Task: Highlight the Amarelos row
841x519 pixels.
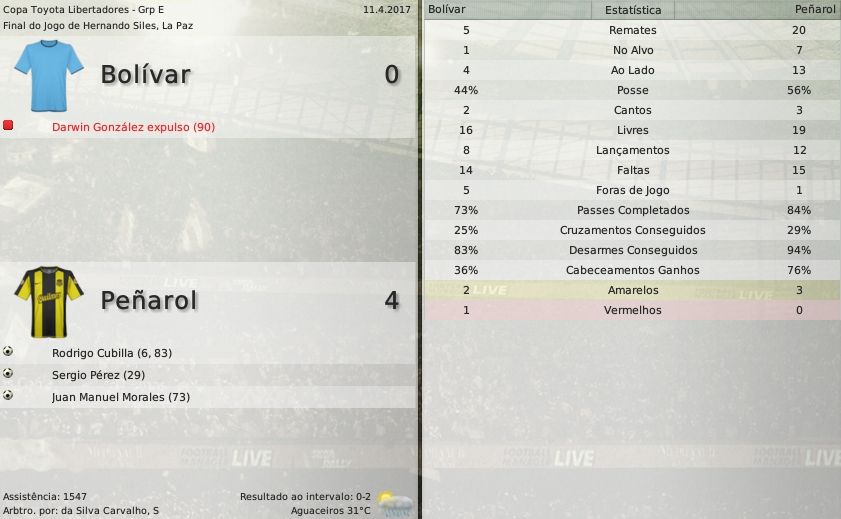Action: pyautogui.click(x=632, y=290)
